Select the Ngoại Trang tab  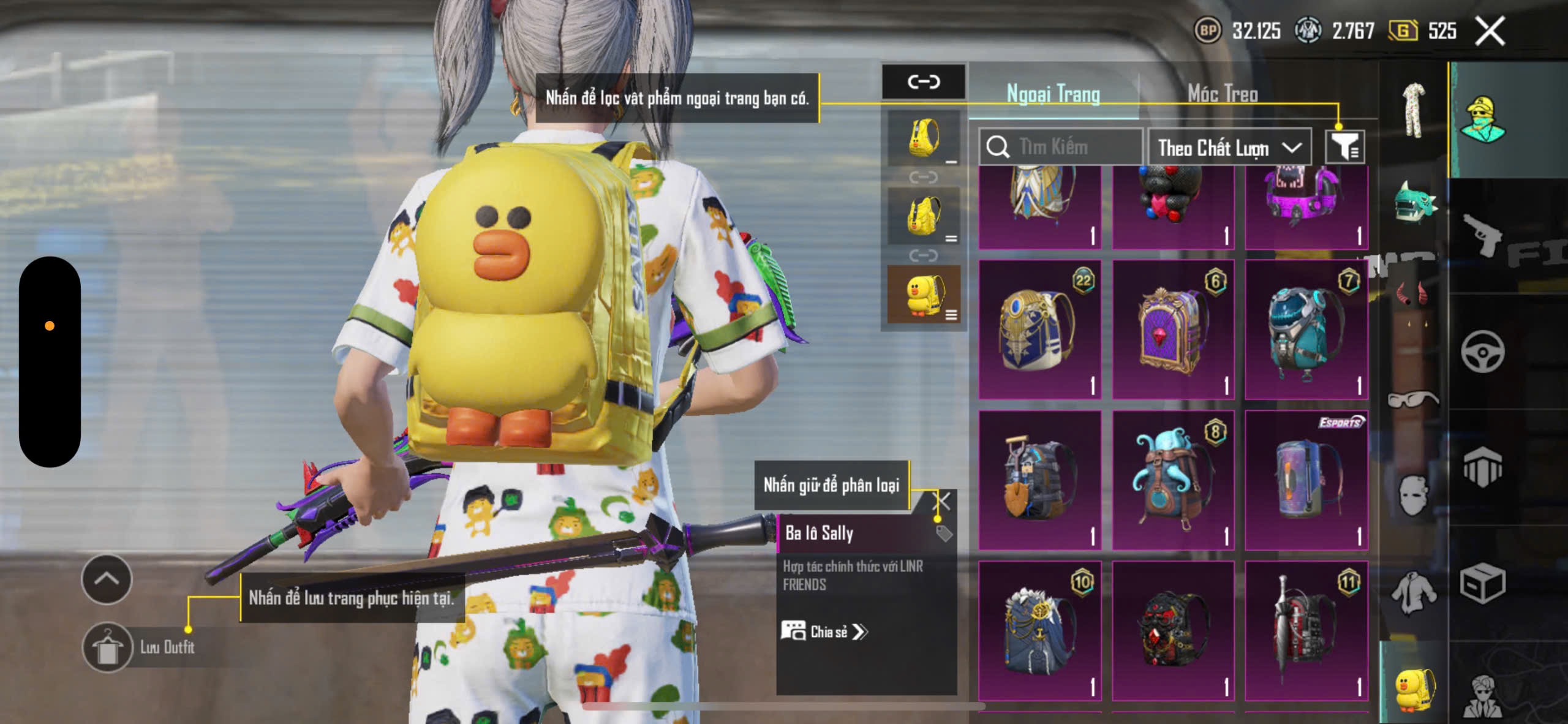point(1053,94)
